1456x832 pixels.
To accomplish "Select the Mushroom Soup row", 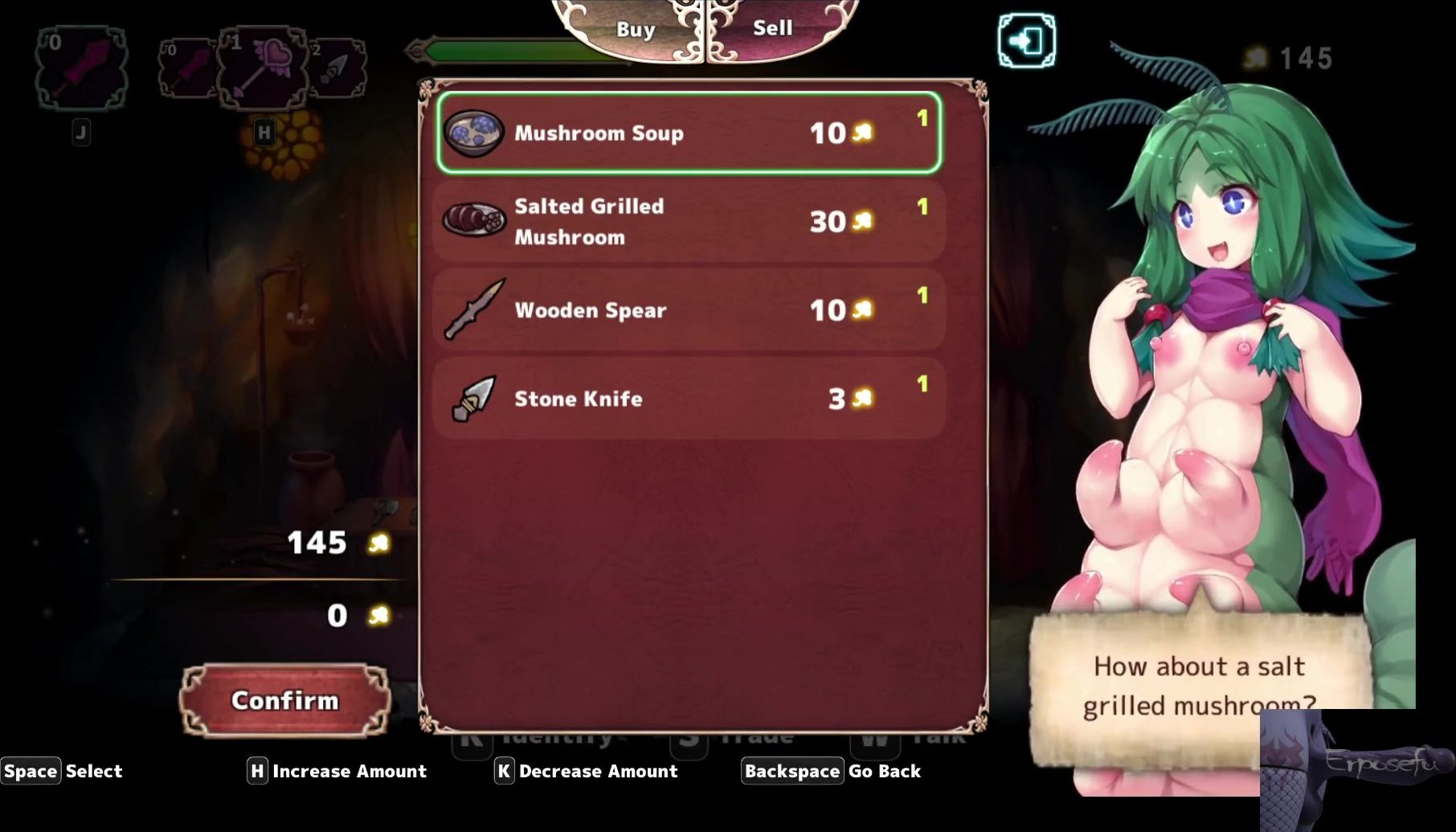I will [689, 133].
